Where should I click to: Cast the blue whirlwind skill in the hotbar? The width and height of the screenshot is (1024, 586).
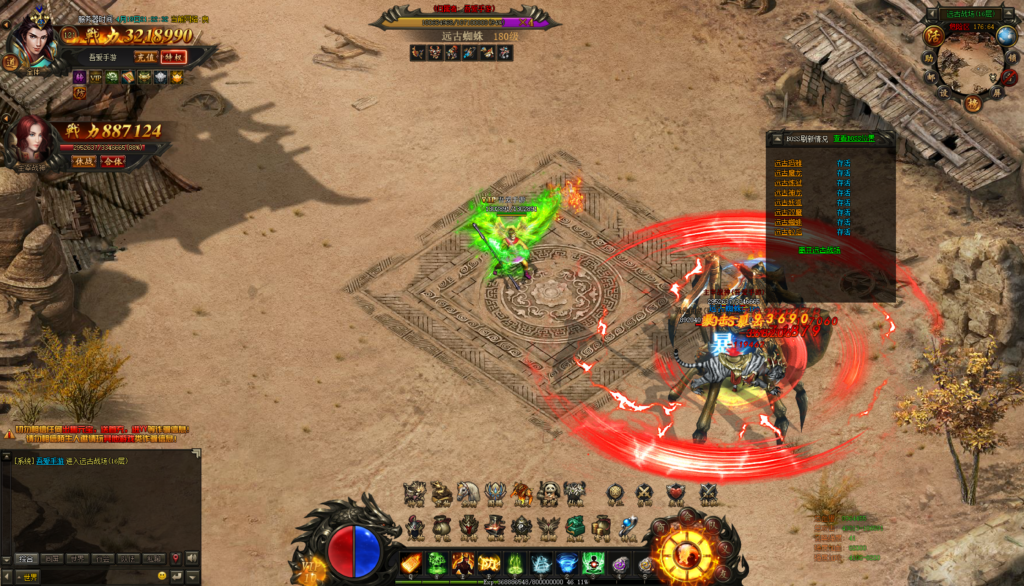pyautogui.click(x=567, y=563)
